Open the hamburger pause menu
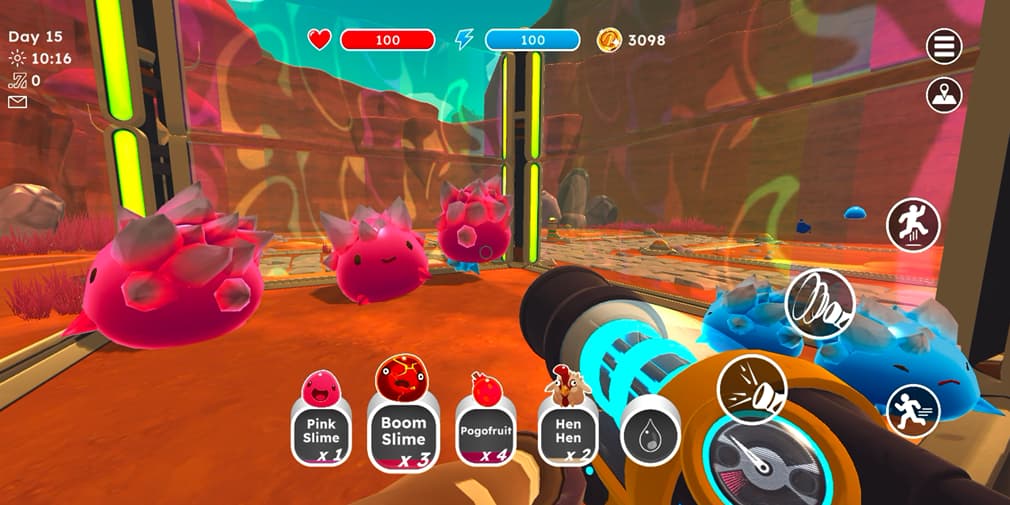This screenshot has height=505, width=1010. coord(943,46)
